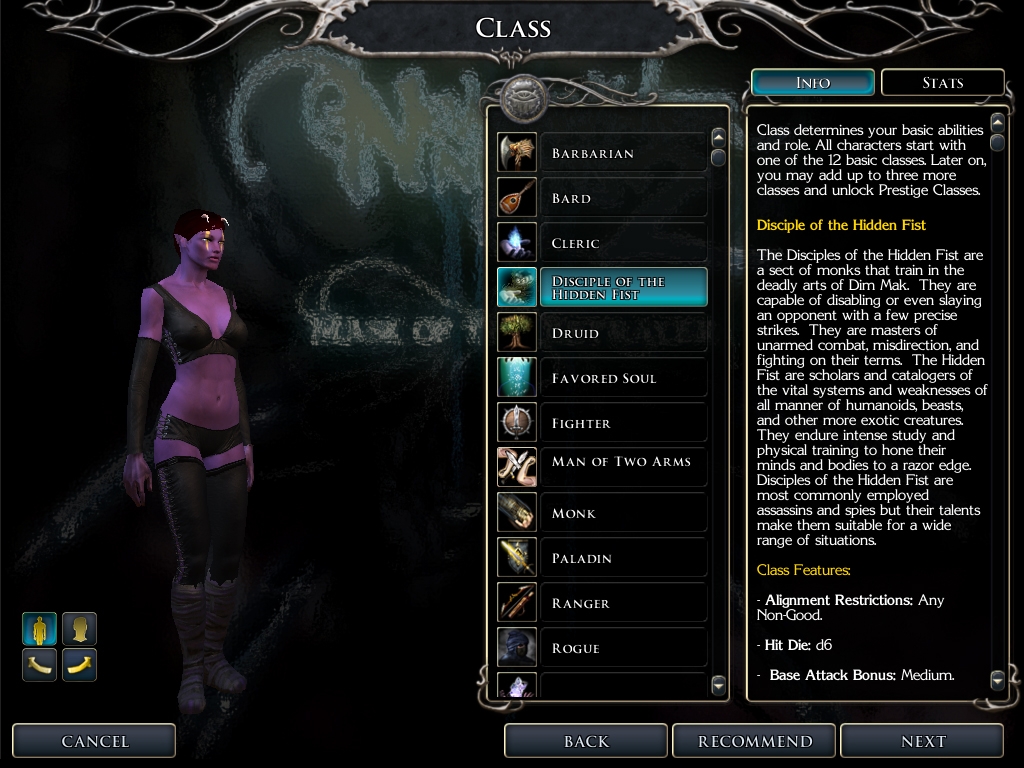The height and width of the screenshot is (768, 1024).
Task: Select Disciple of the Hidden Fist
Action: click(621, 288)
